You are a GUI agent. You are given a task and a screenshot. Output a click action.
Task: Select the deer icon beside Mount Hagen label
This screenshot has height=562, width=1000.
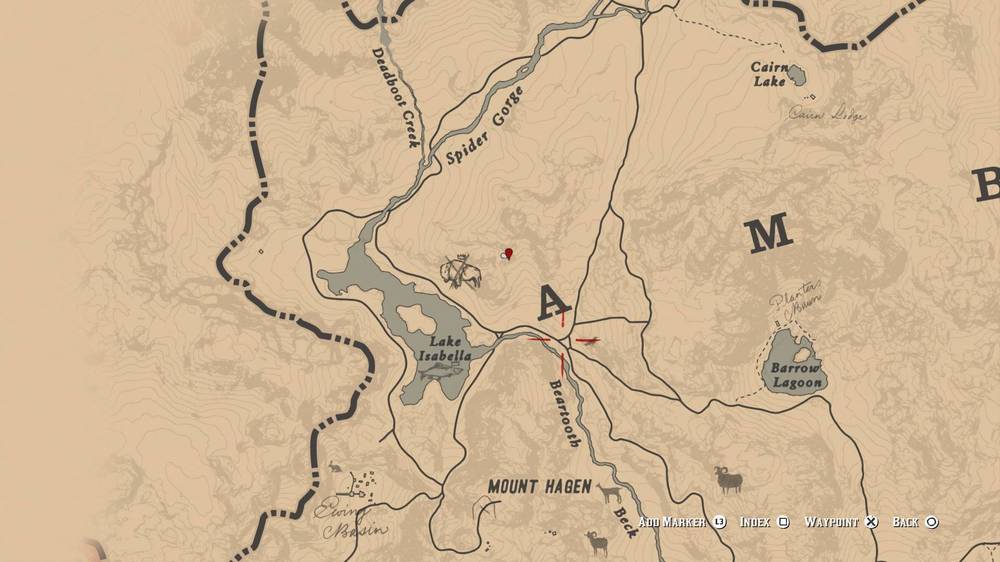pos(609,491)
